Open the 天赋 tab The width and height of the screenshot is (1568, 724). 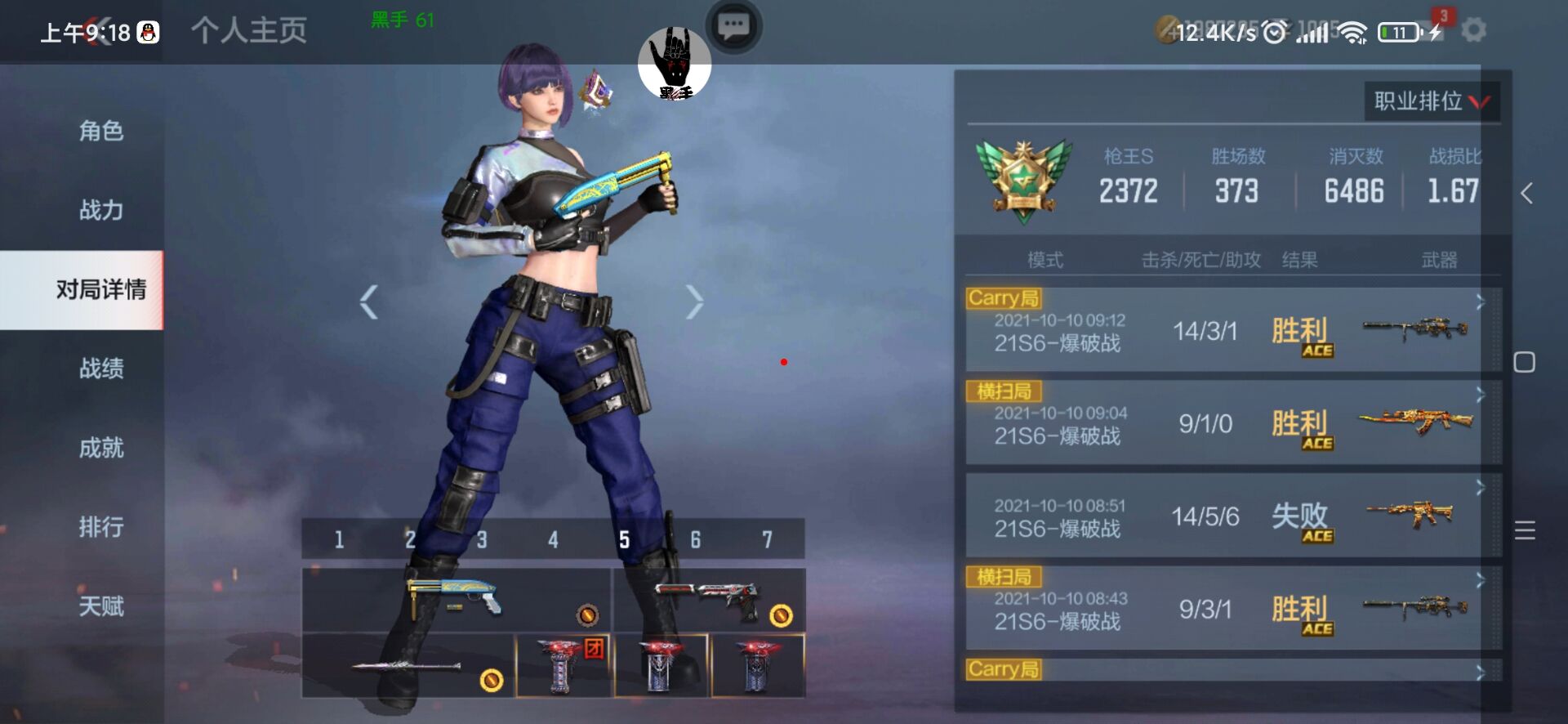coord(100,606)
